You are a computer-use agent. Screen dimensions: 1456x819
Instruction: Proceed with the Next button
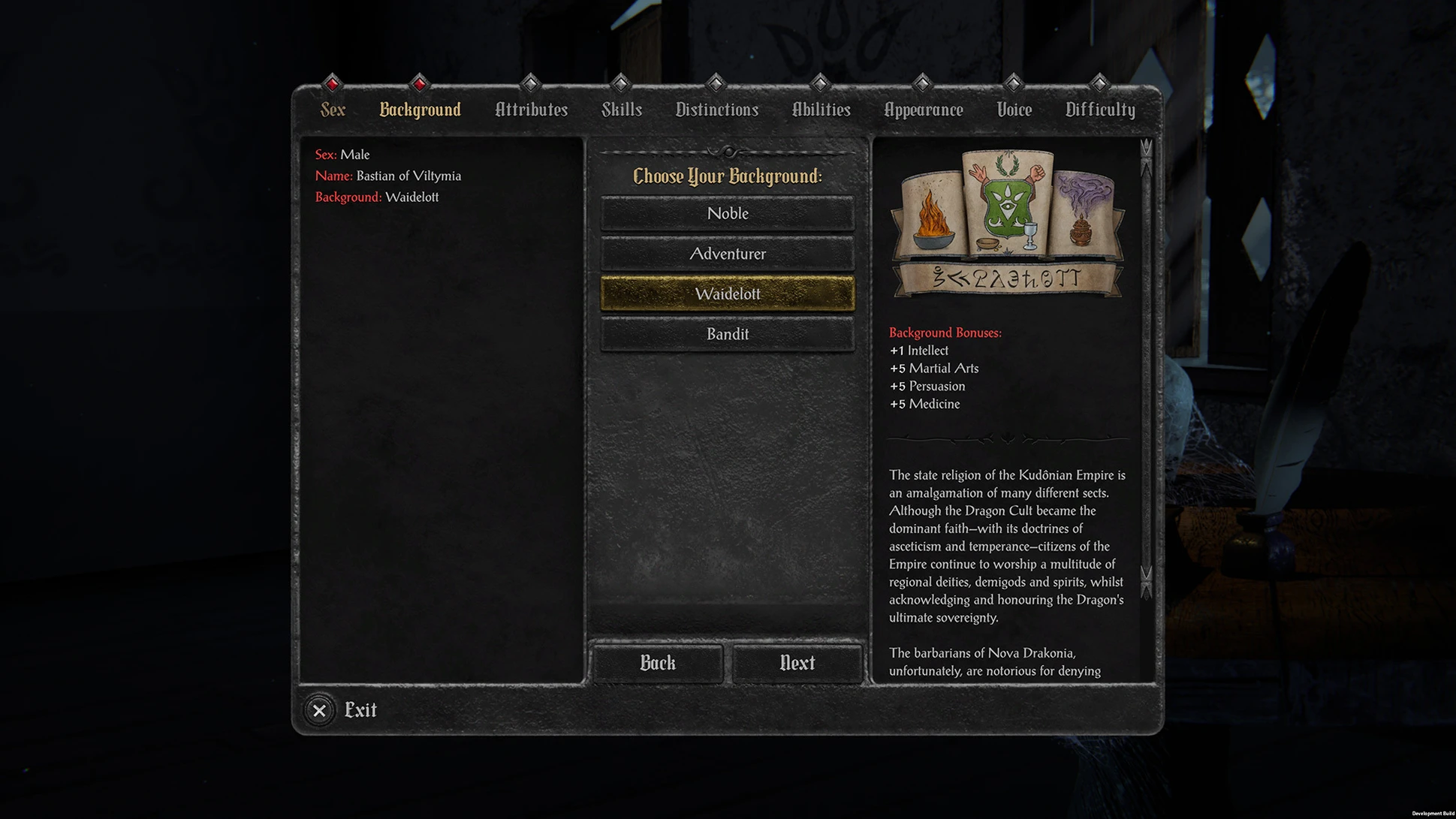797,663
